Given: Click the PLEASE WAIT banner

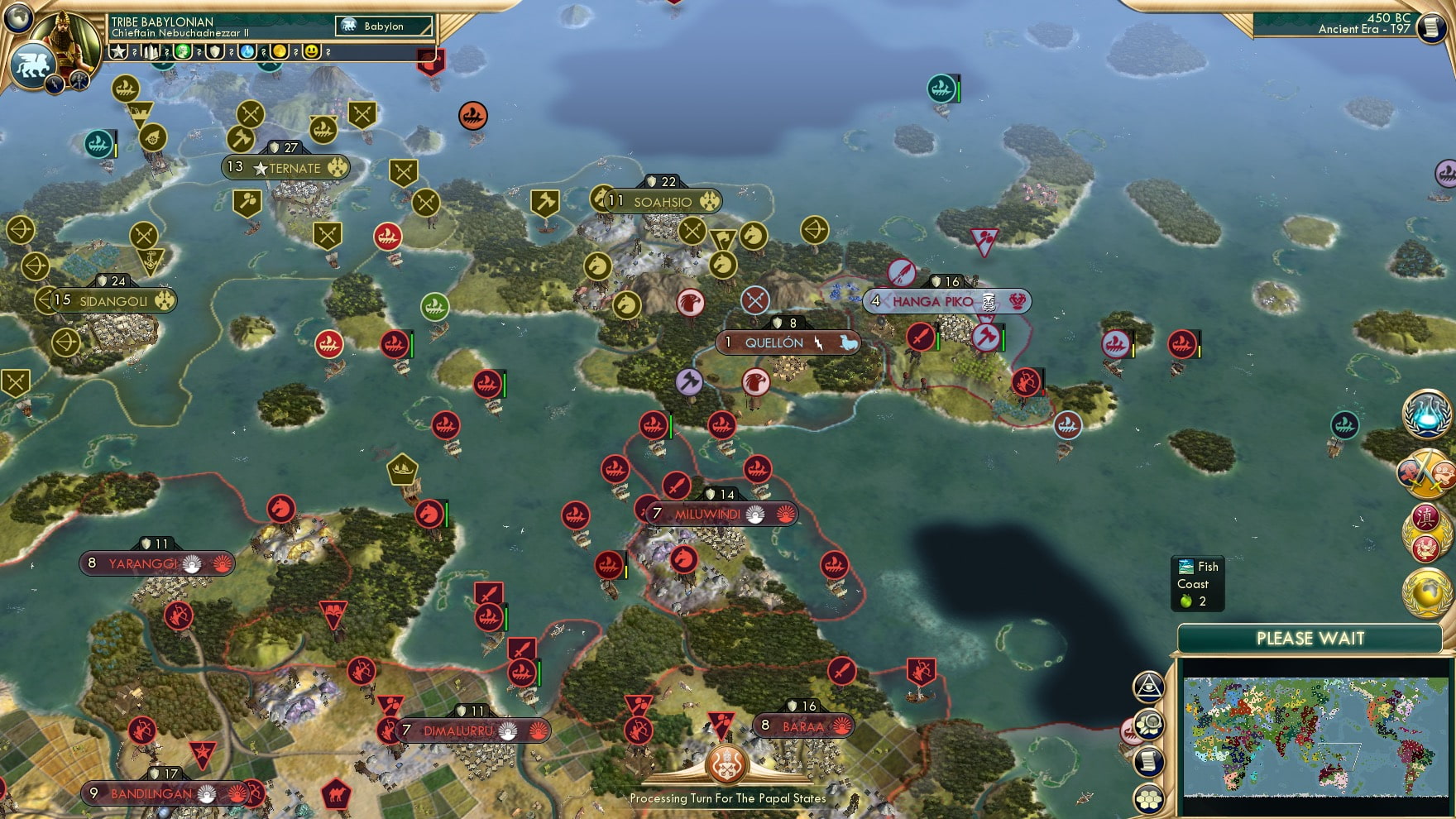Looking at the screenshot, I should pyautogui.click(x=1310, y=639).
